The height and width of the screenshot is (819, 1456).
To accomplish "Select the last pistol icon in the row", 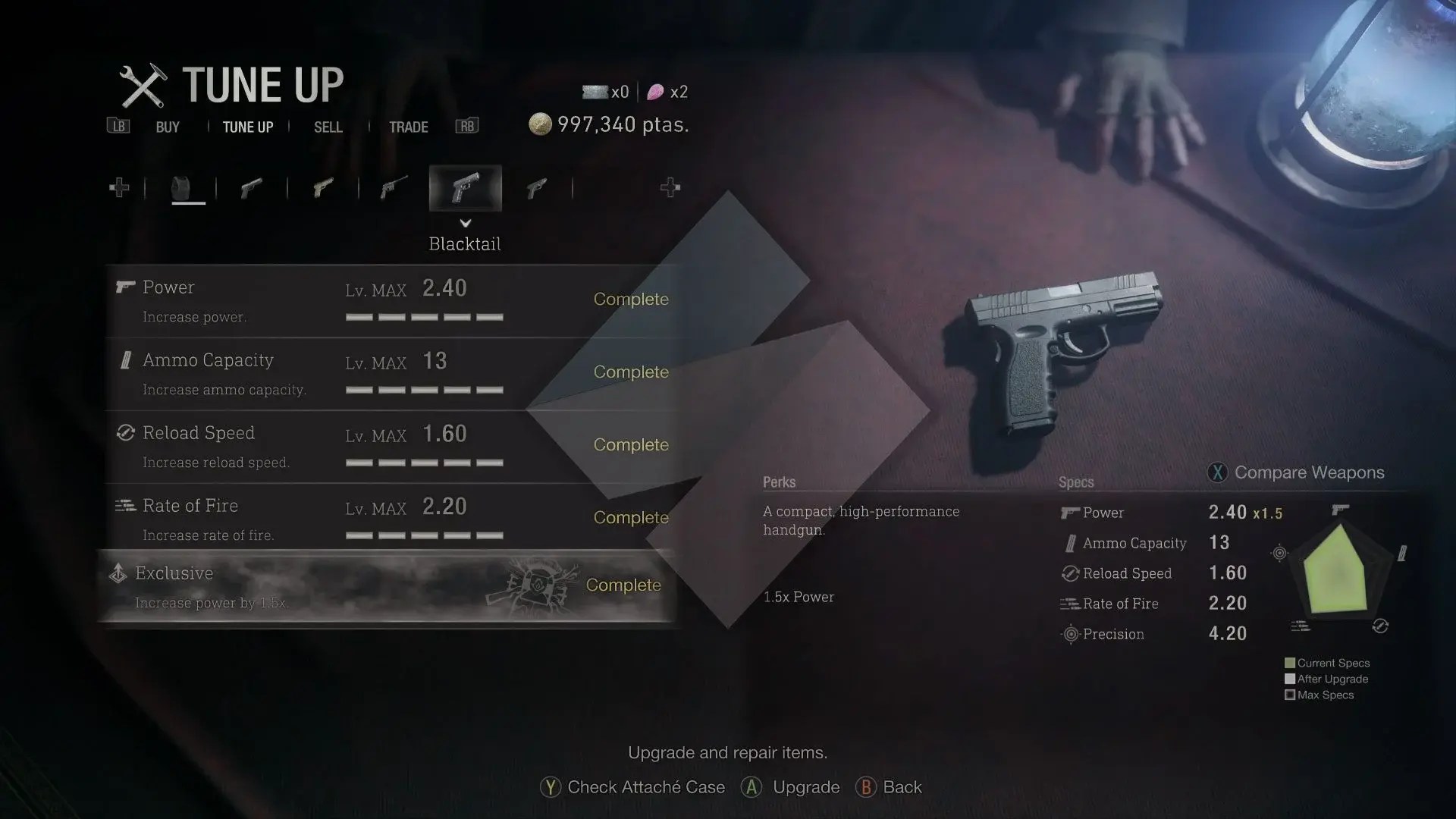I will click(x=537, y=187).
